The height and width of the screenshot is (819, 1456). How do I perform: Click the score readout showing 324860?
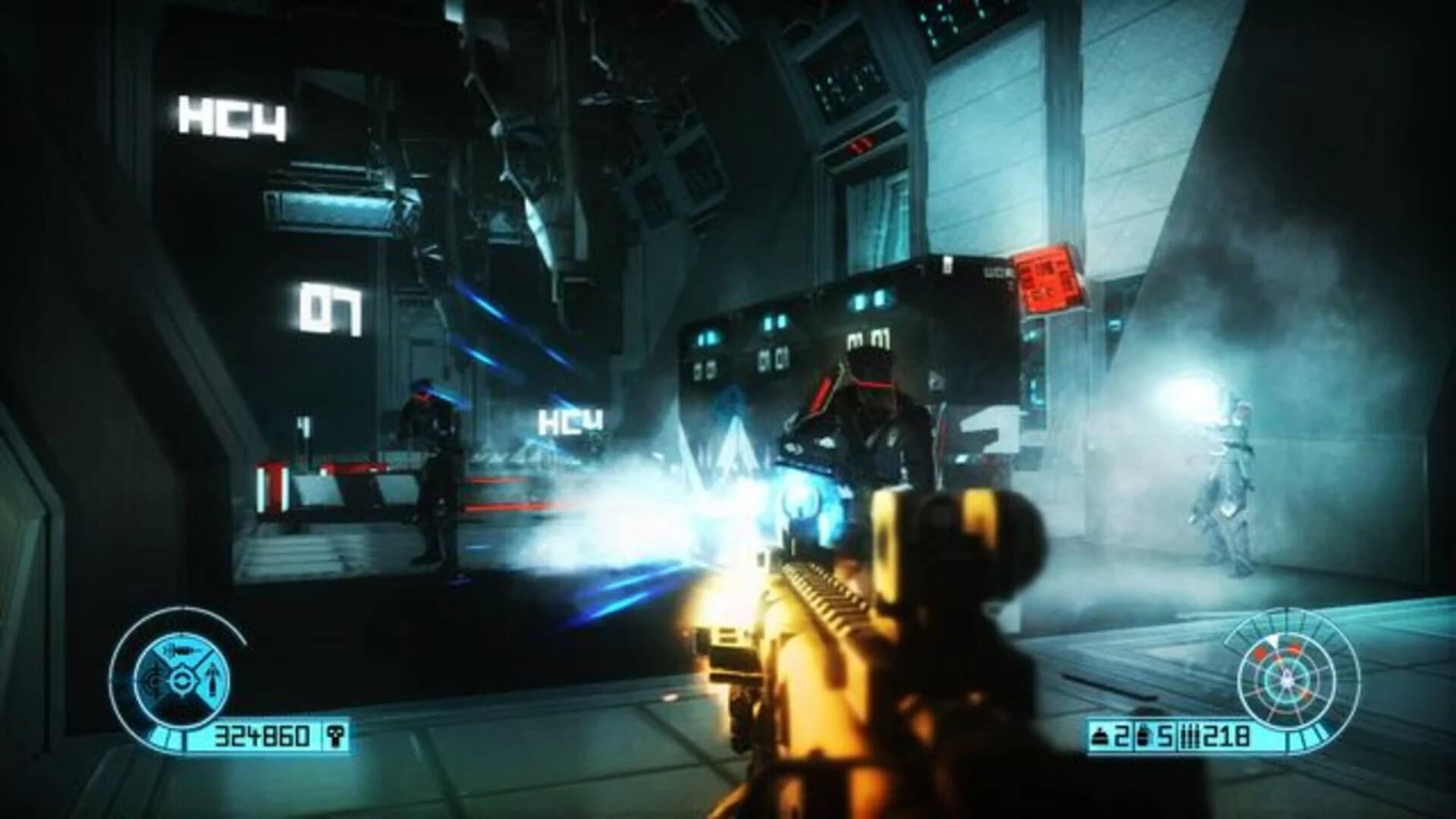click(x=262, y=736)
